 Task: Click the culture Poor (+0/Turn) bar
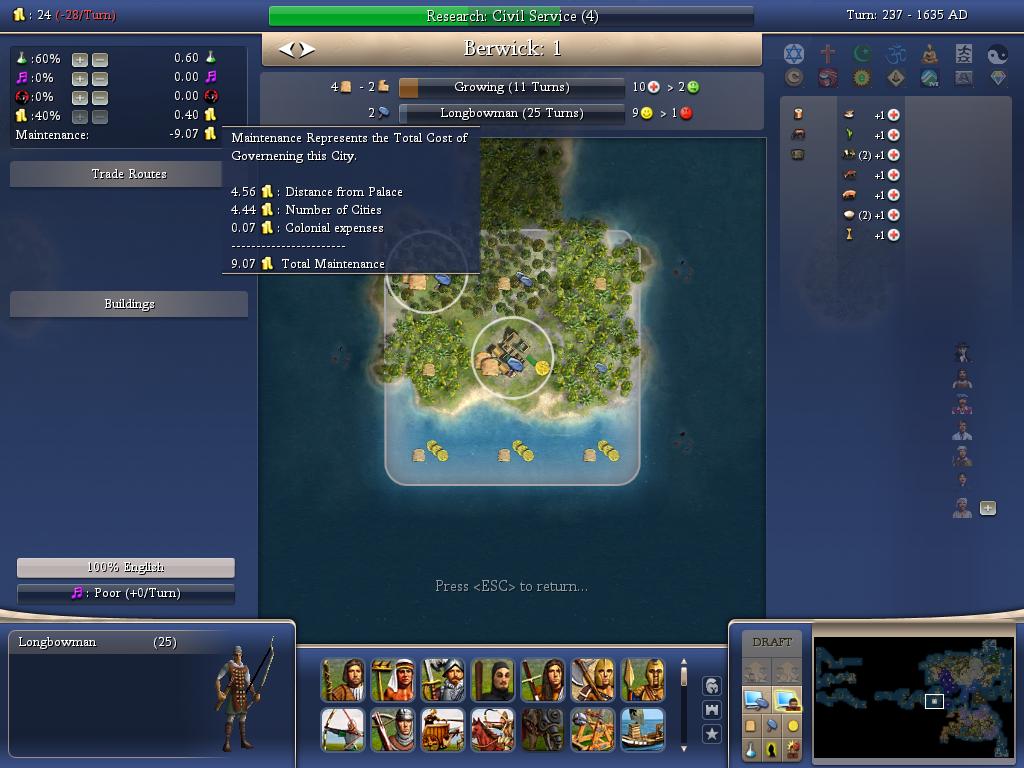pos(126,593)
